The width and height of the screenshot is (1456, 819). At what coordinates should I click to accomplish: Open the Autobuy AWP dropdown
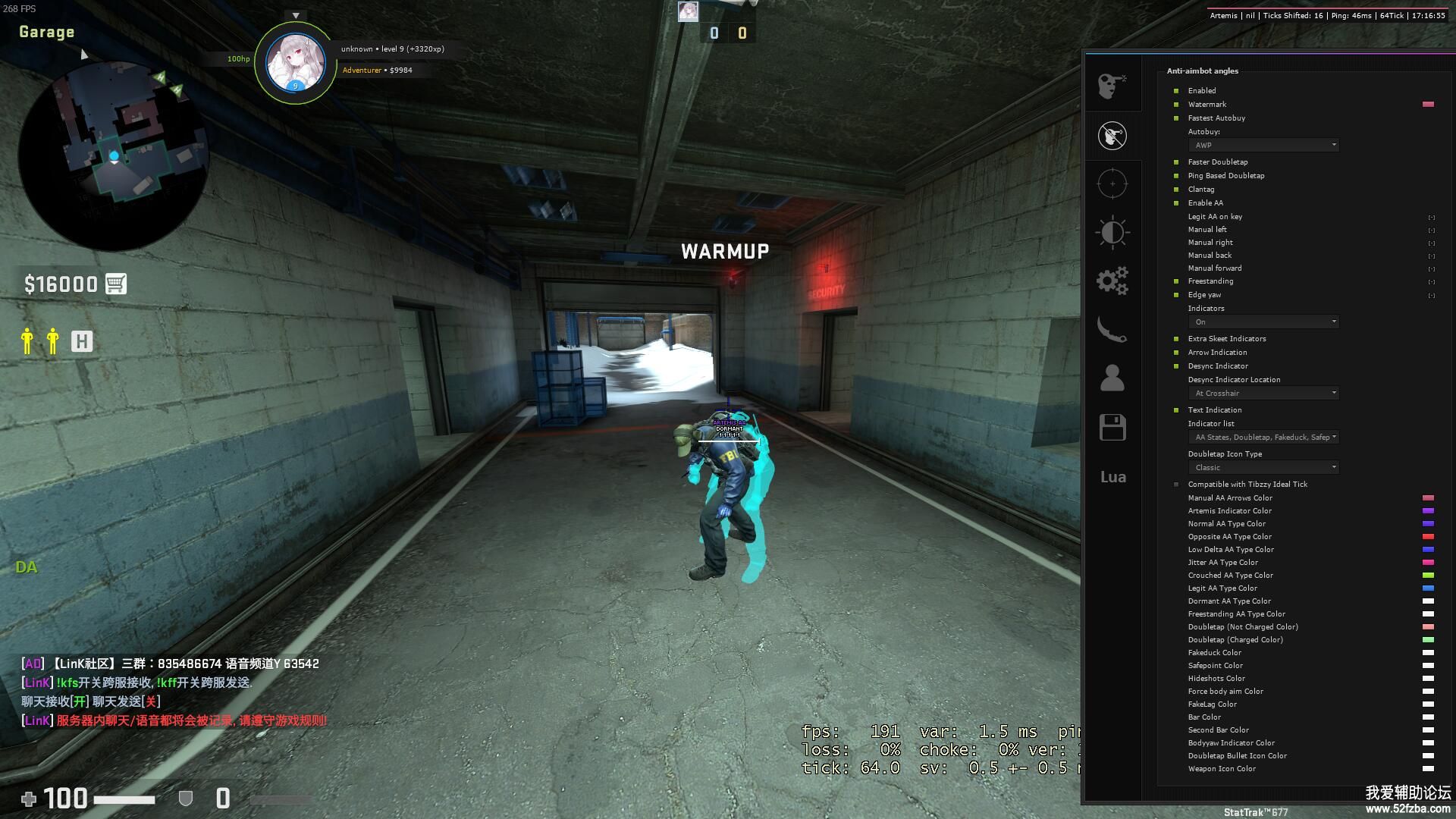pyautogui.click(x=1263, y=146)
